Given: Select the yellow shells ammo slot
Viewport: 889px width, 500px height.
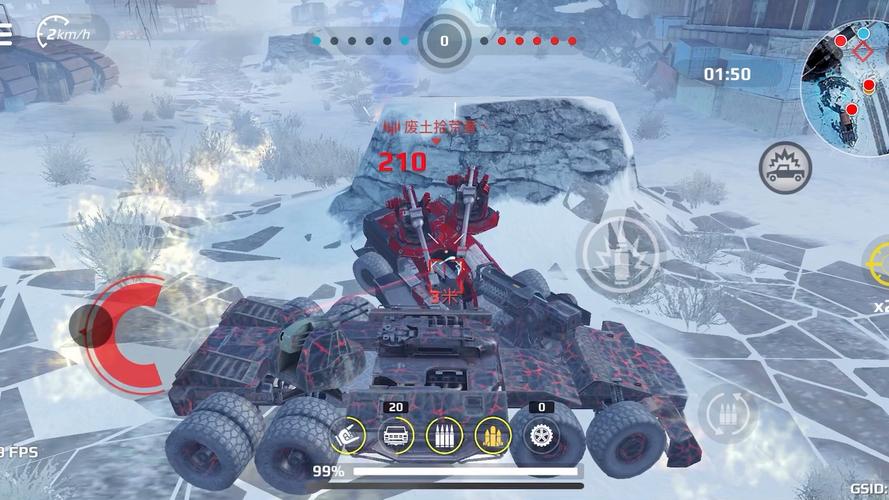Looking at the screenshot, I should (493, 435).
